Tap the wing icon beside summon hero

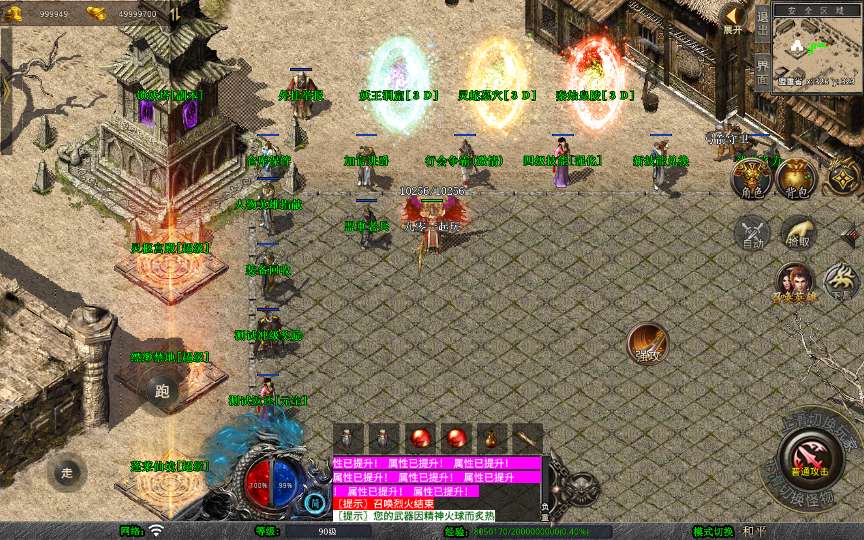click(842, 282)
